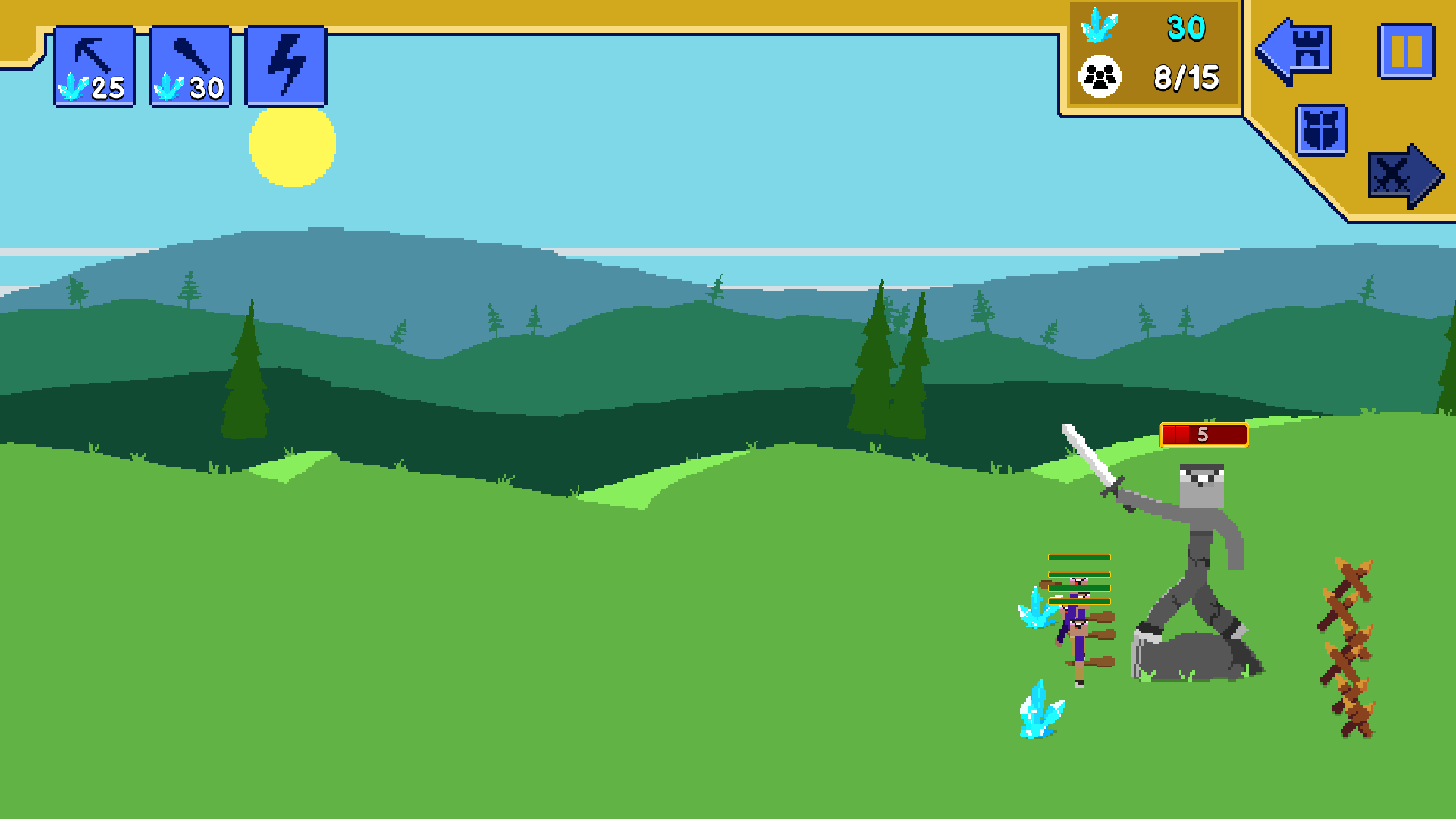
Task: Toggle the pause button
Action: tap(1407, 50)
